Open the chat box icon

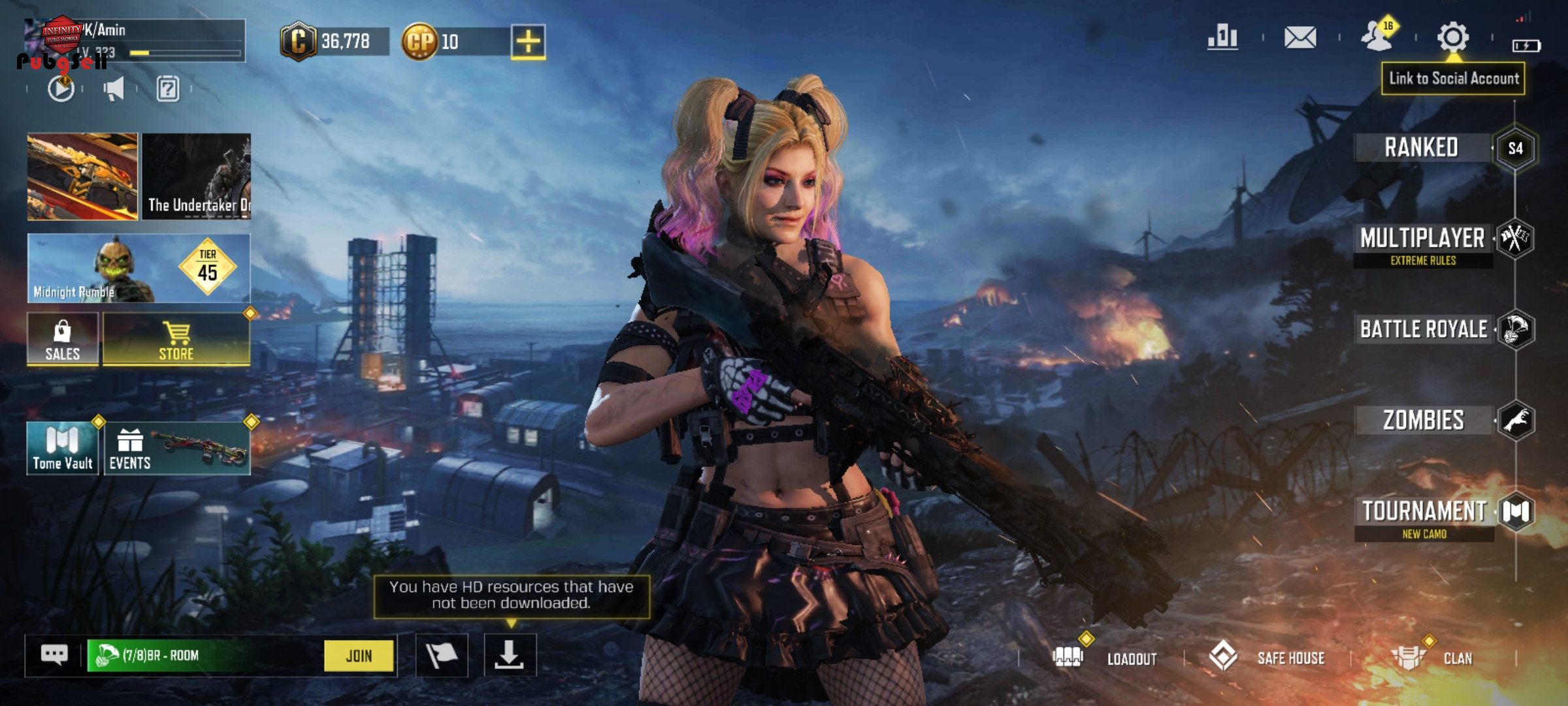click(54, 654)
